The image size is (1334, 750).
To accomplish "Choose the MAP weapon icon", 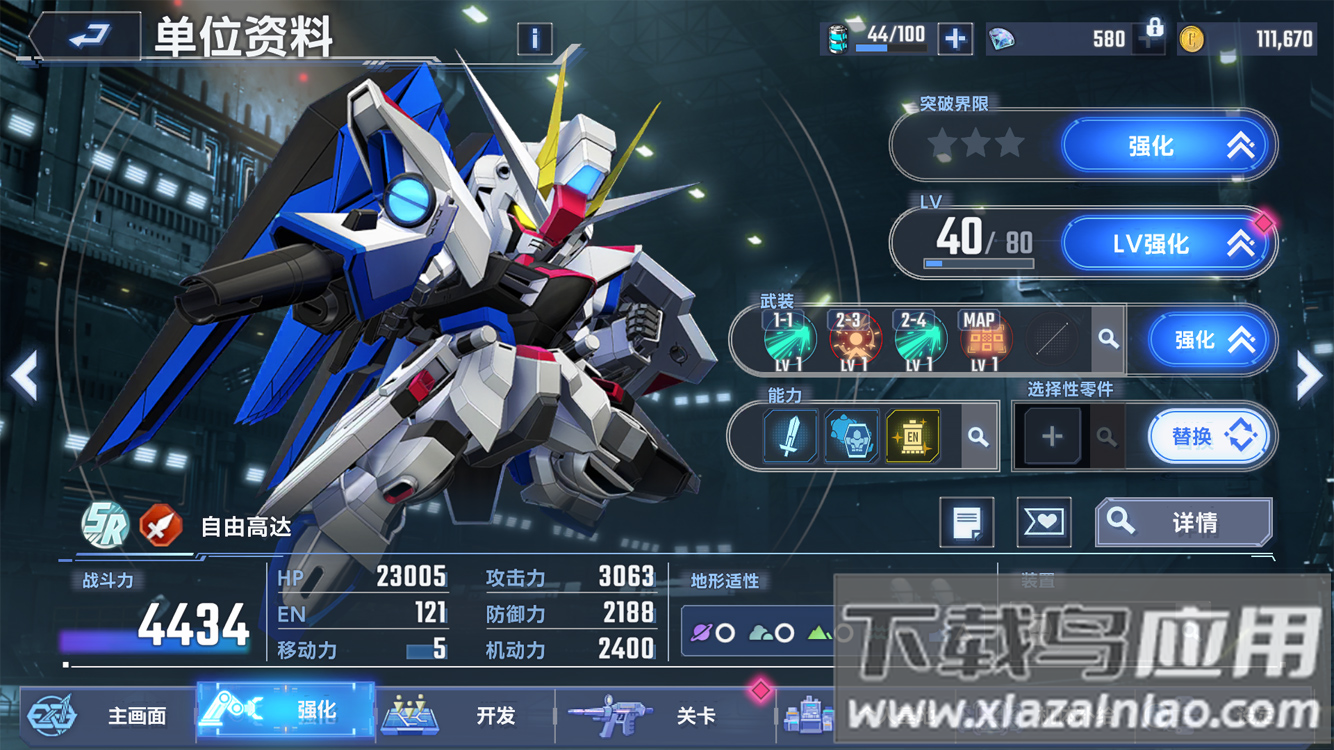I will pyautogui.click(x=980, y=340).
